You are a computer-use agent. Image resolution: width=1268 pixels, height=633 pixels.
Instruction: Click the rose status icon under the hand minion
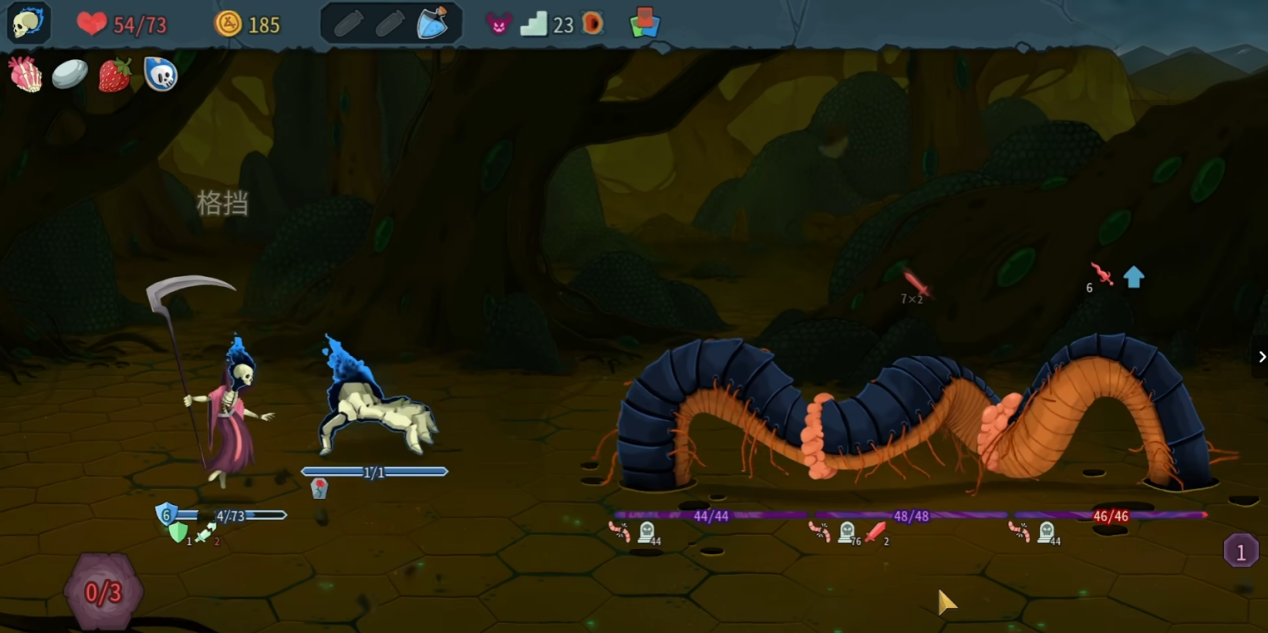coord(319,488)
